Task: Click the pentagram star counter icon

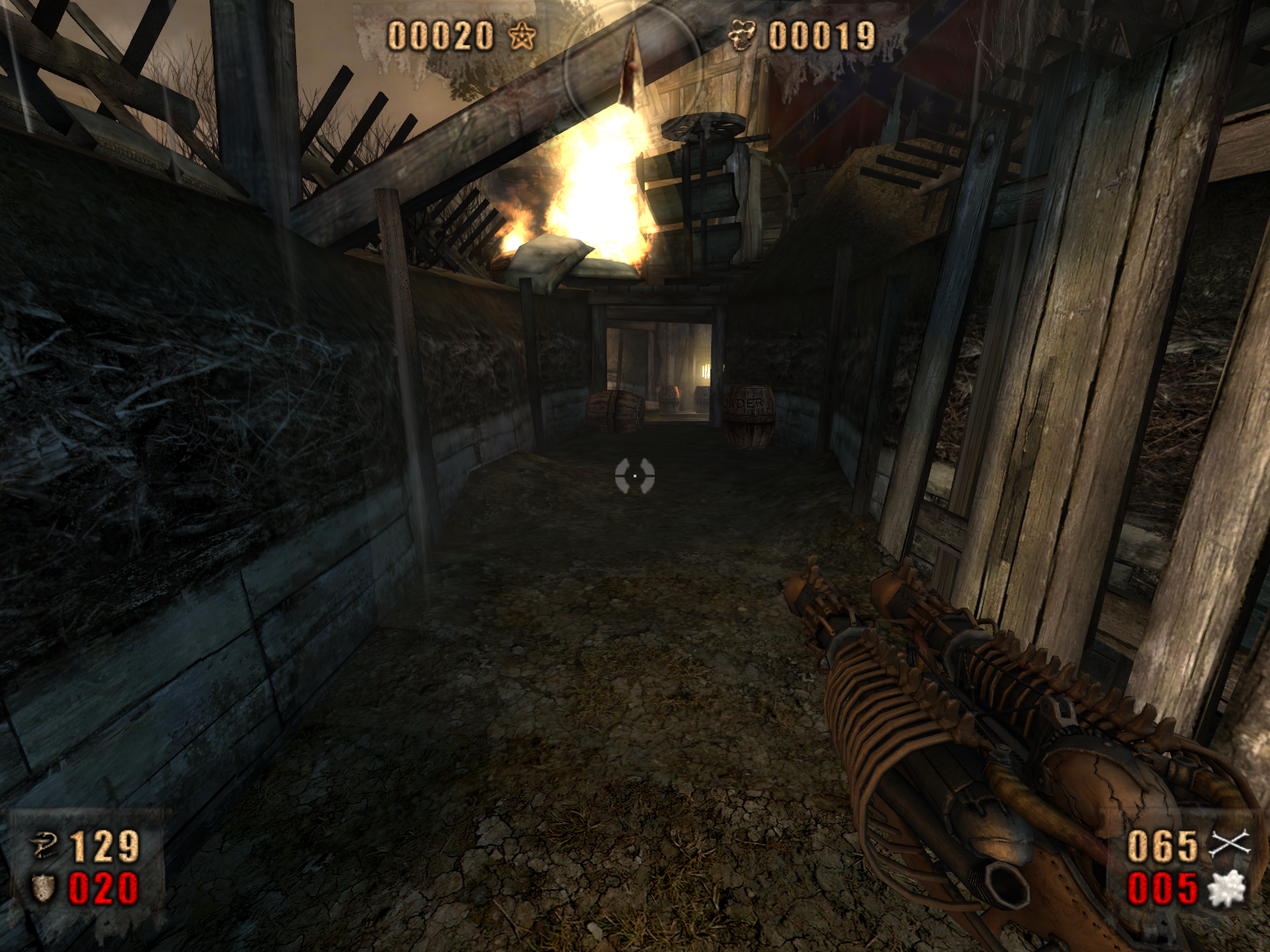Action: pyautogui.click(x=522, y=36)
